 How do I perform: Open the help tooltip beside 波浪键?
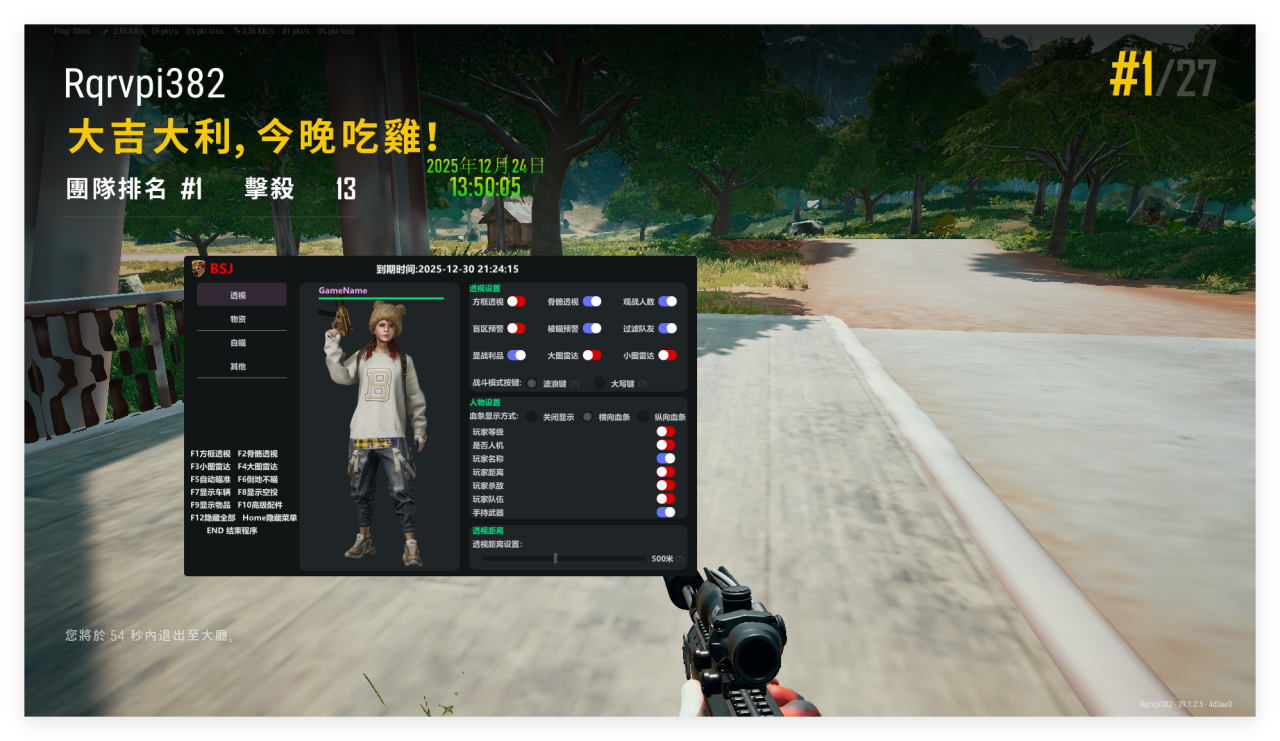[574, 382]
